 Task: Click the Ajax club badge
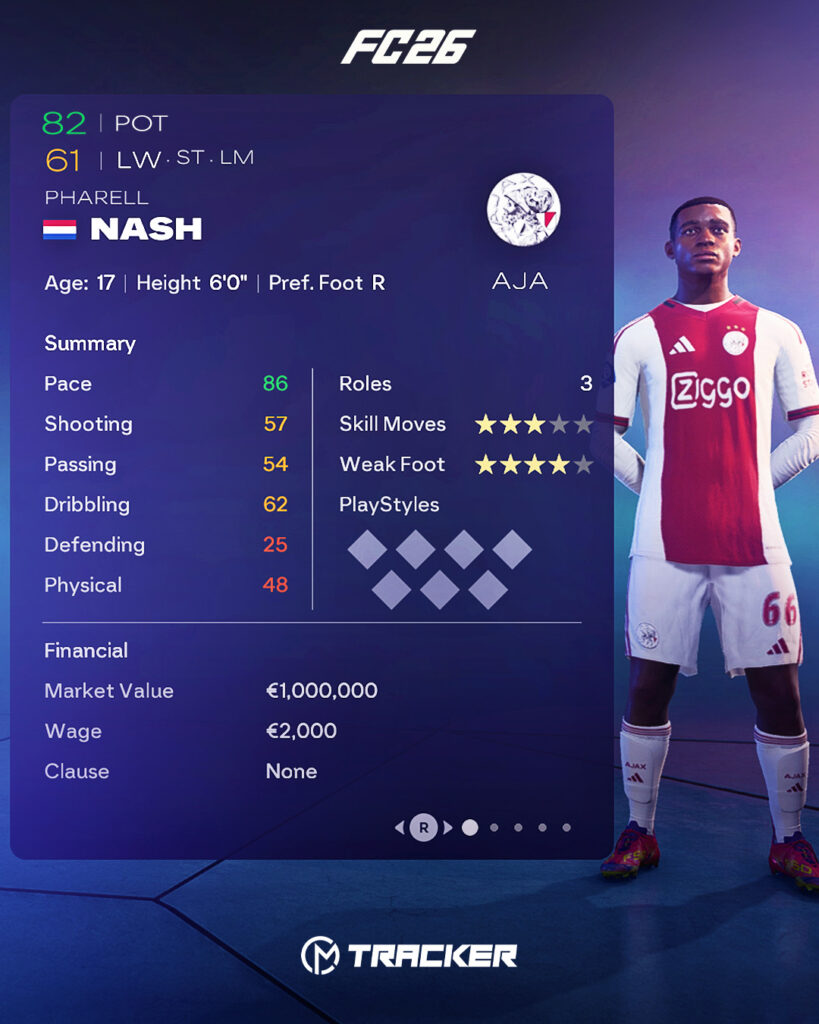pyautogui.click(x=523, y=209)
